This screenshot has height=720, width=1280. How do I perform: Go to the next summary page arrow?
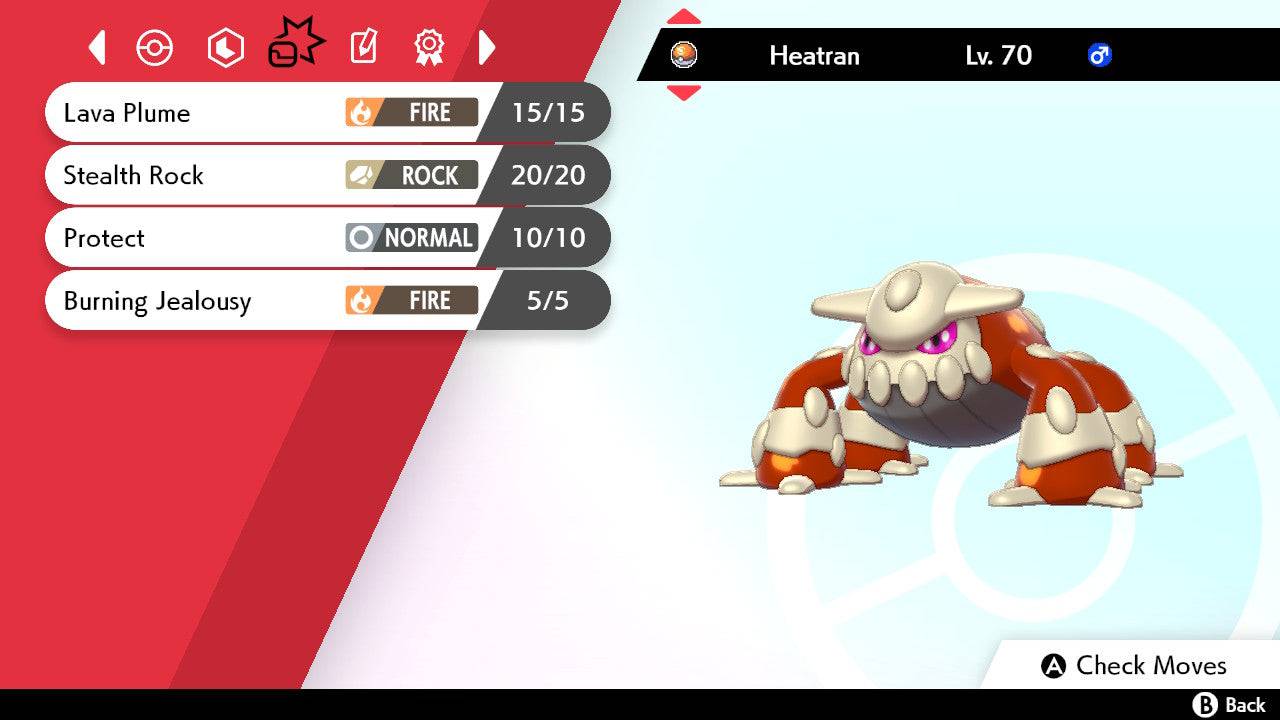tap(487, 47)
